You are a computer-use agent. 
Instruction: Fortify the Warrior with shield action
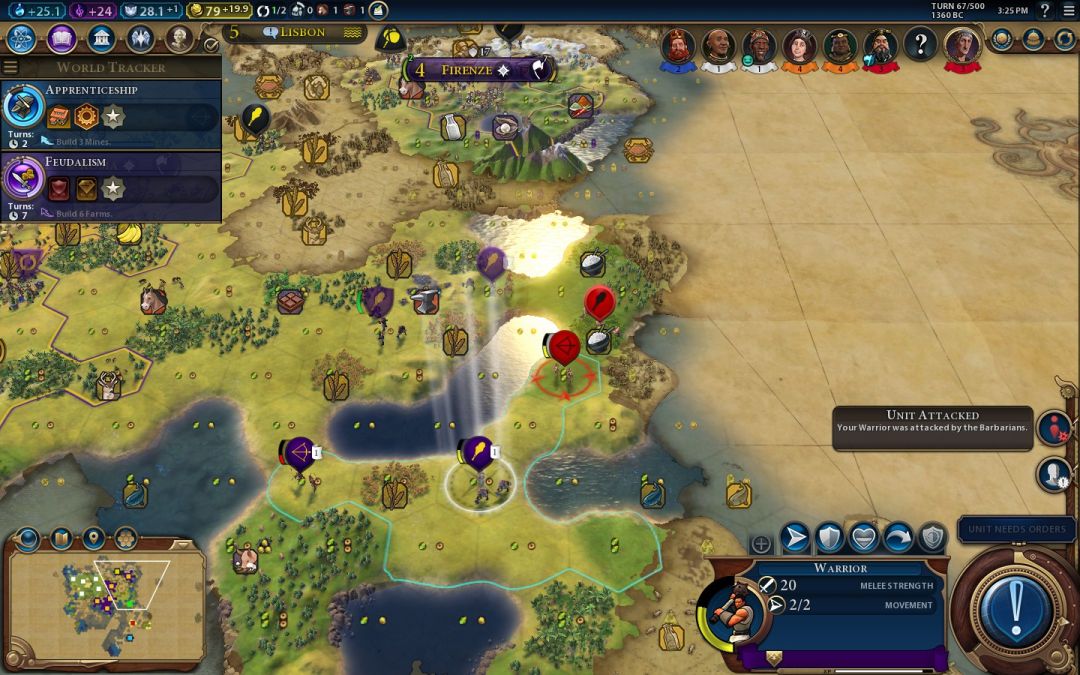click(829, 538)
